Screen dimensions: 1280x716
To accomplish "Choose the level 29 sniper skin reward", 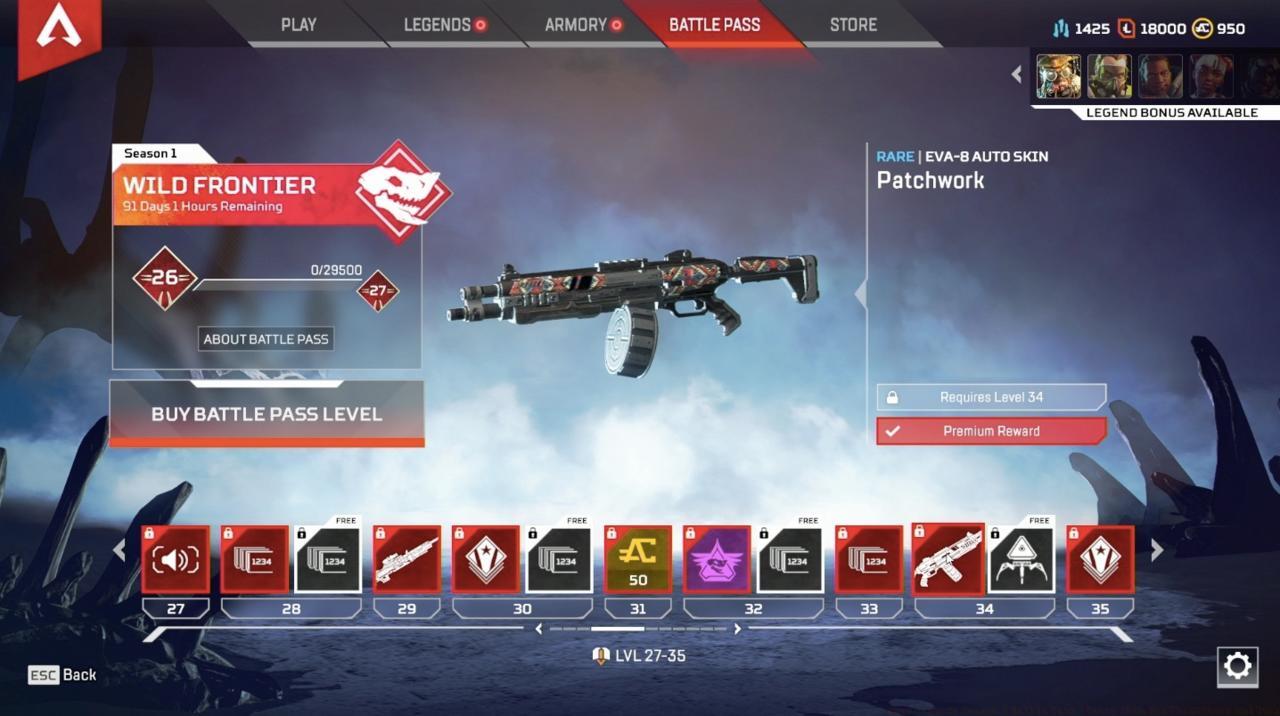I will pyautogui.click(x=407, y=559).
